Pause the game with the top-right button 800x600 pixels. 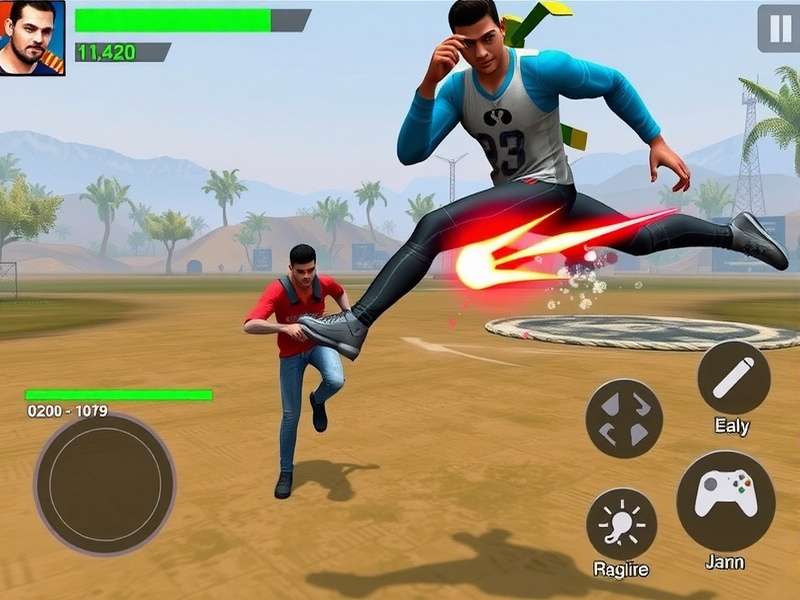click(x=778, y=27)
